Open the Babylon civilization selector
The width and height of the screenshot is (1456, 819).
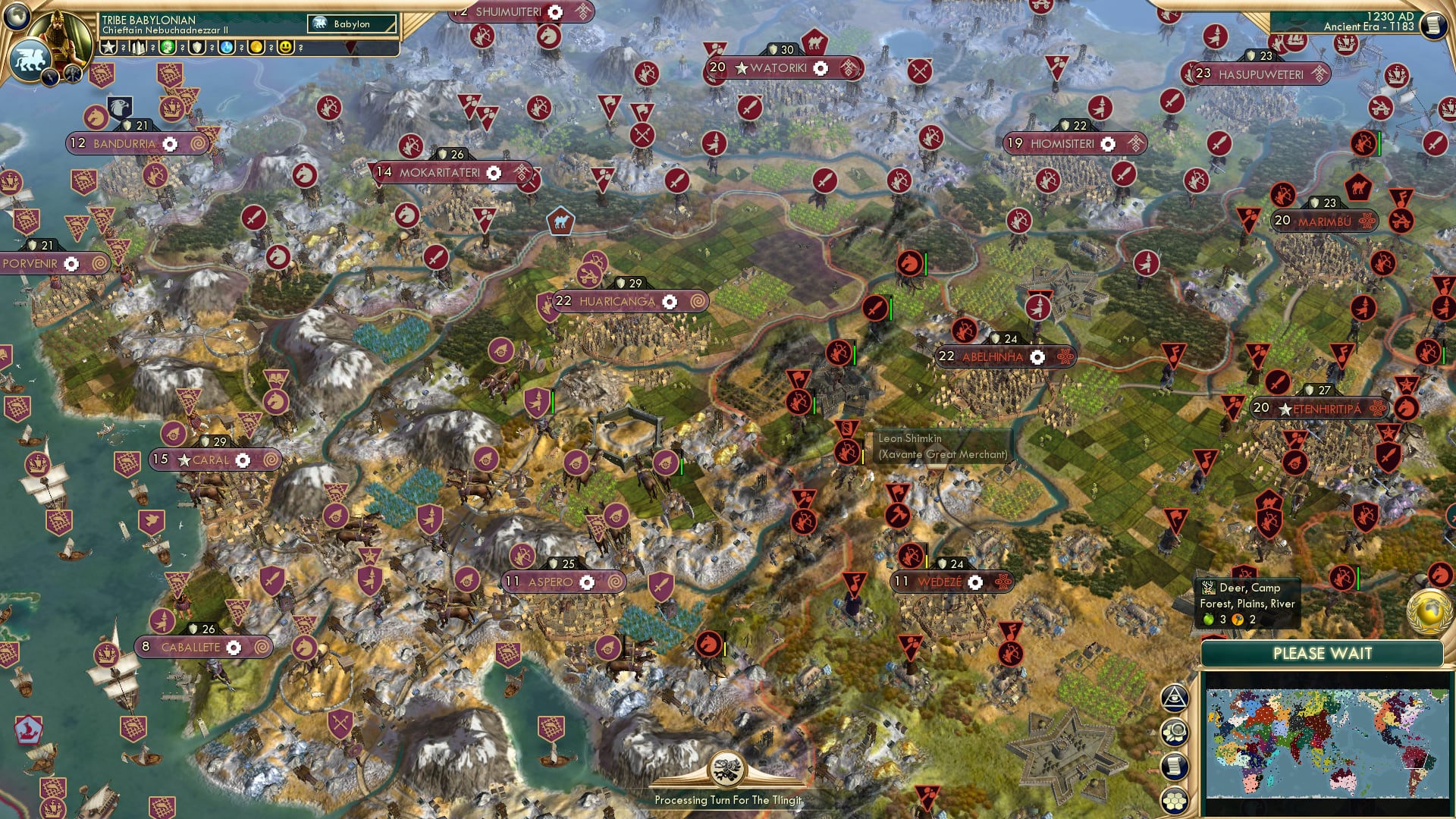(353, 24)
